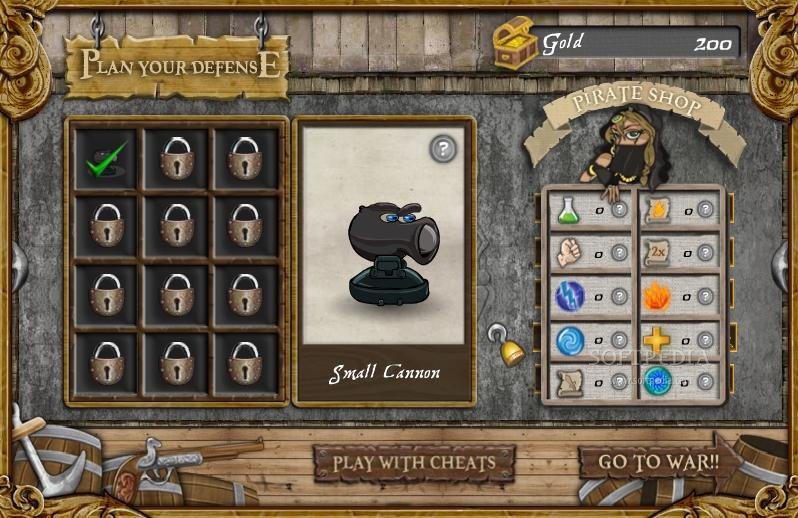
Task: Open help for the golden cross item
Action: [706, 341]
